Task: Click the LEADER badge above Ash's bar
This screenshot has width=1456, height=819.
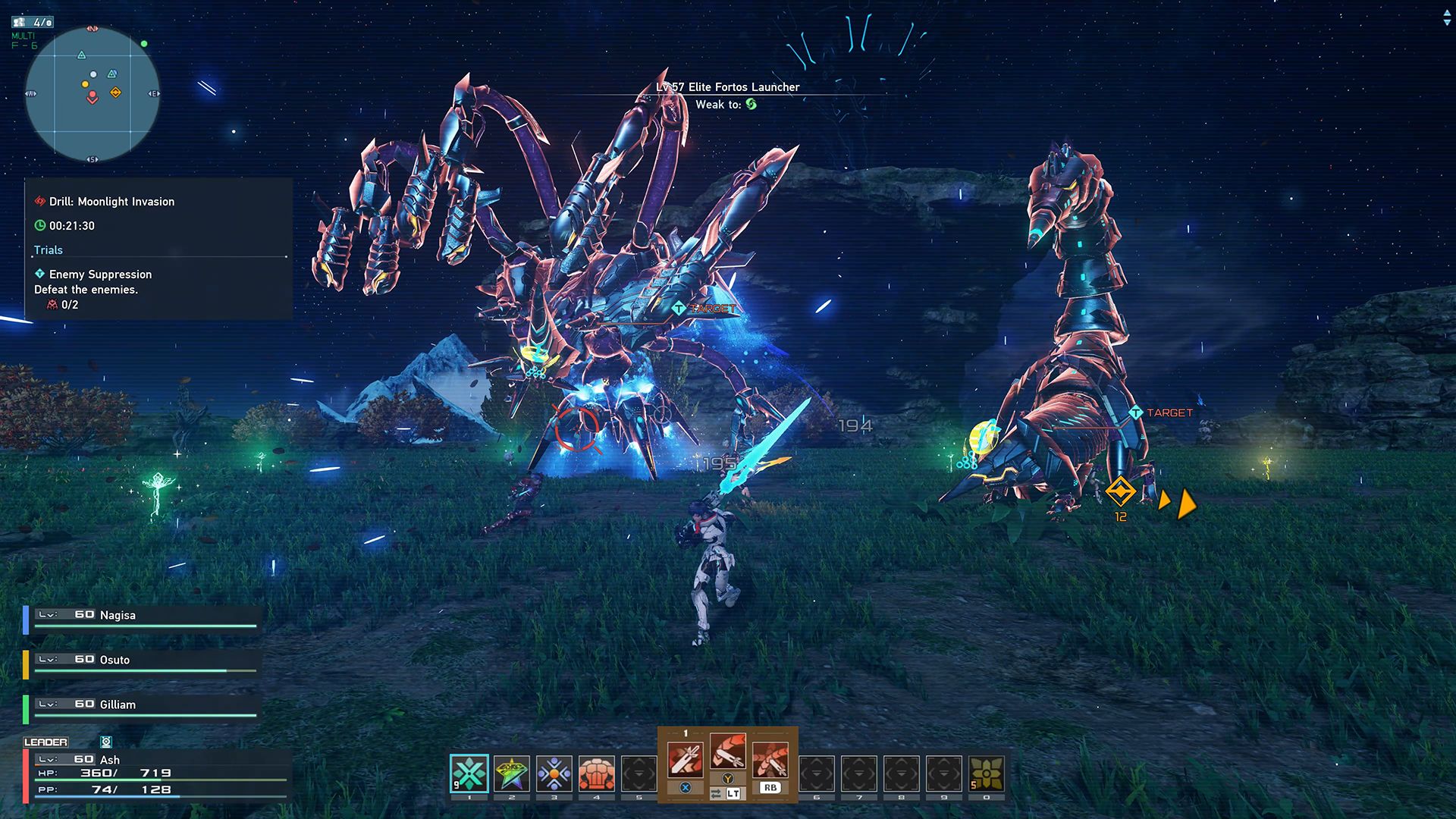Action: [48, 742]
